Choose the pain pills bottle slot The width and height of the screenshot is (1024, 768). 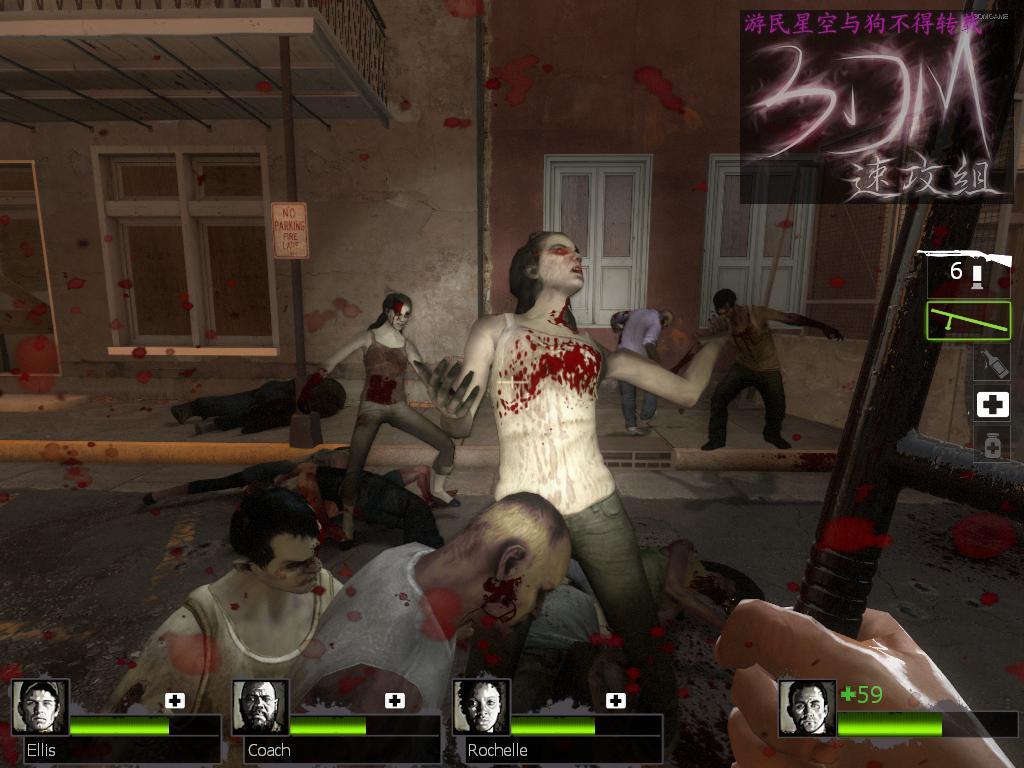[992, 445]
